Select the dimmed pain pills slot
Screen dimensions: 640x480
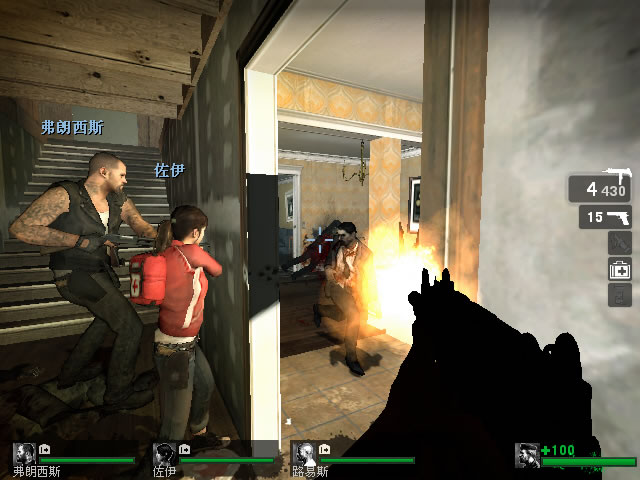click(620, 294)
